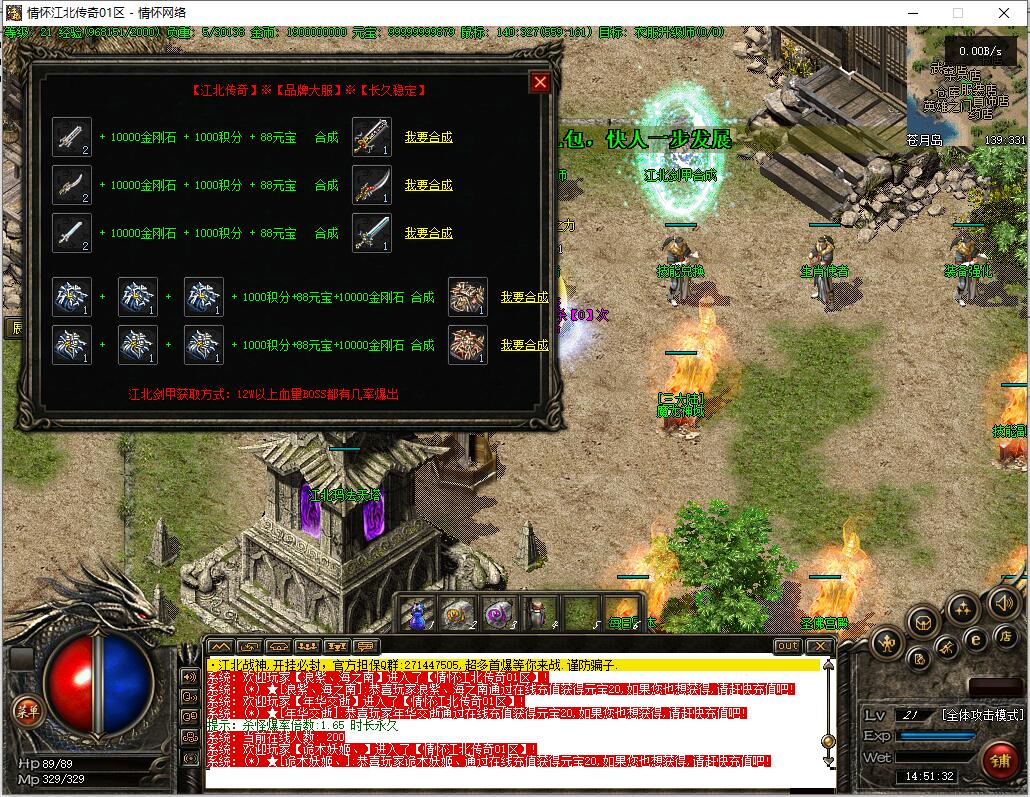Minimize the game window

911,13
